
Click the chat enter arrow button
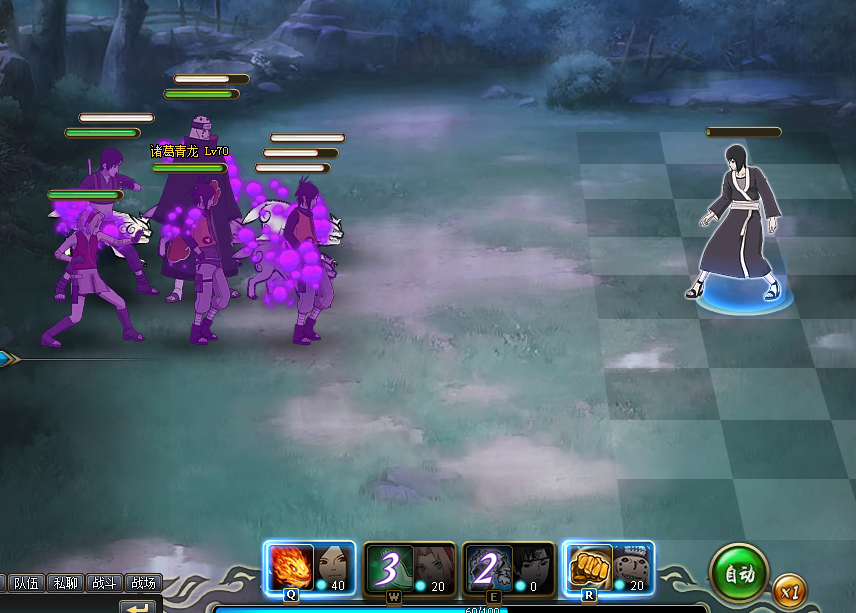(x=139, y=606)
